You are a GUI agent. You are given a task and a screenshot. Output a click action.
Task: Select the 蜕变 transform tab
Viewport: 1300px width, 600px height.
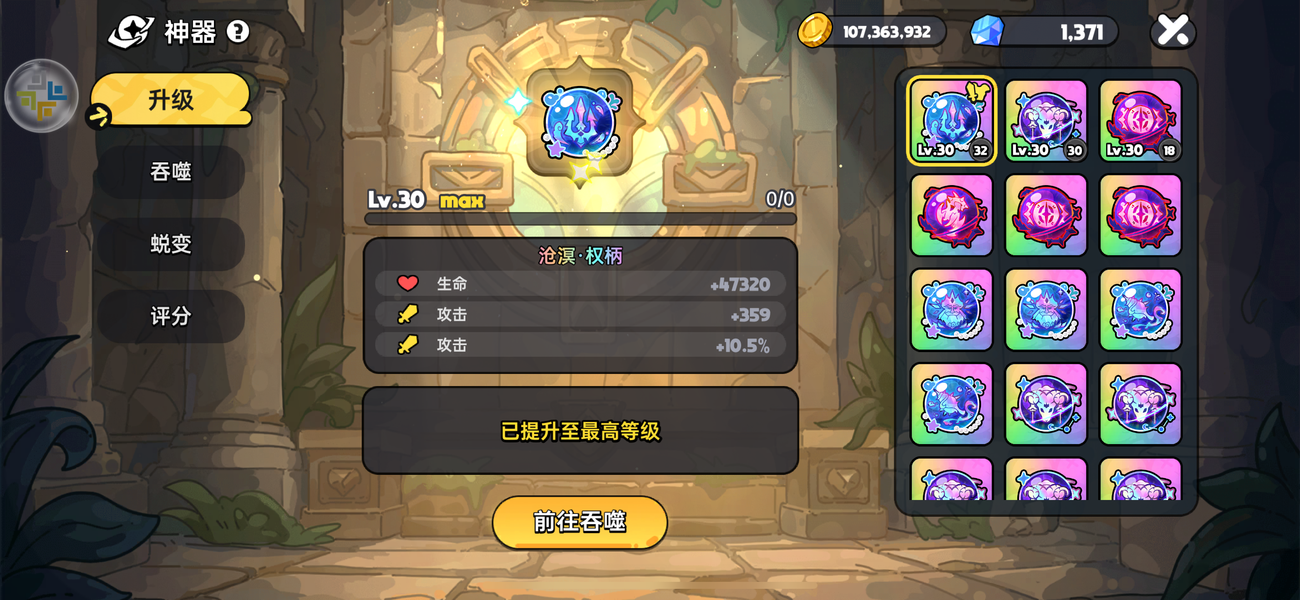click(x=170, y=244)
